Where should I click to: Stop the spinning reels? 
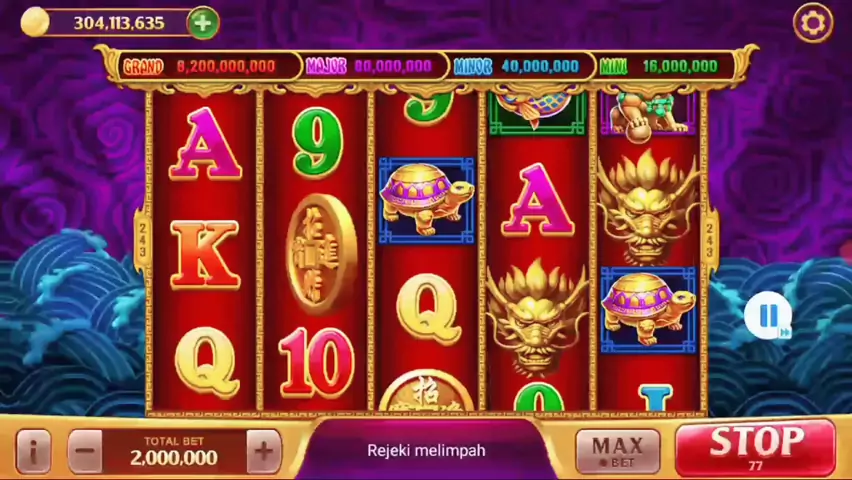click(755, 446)
